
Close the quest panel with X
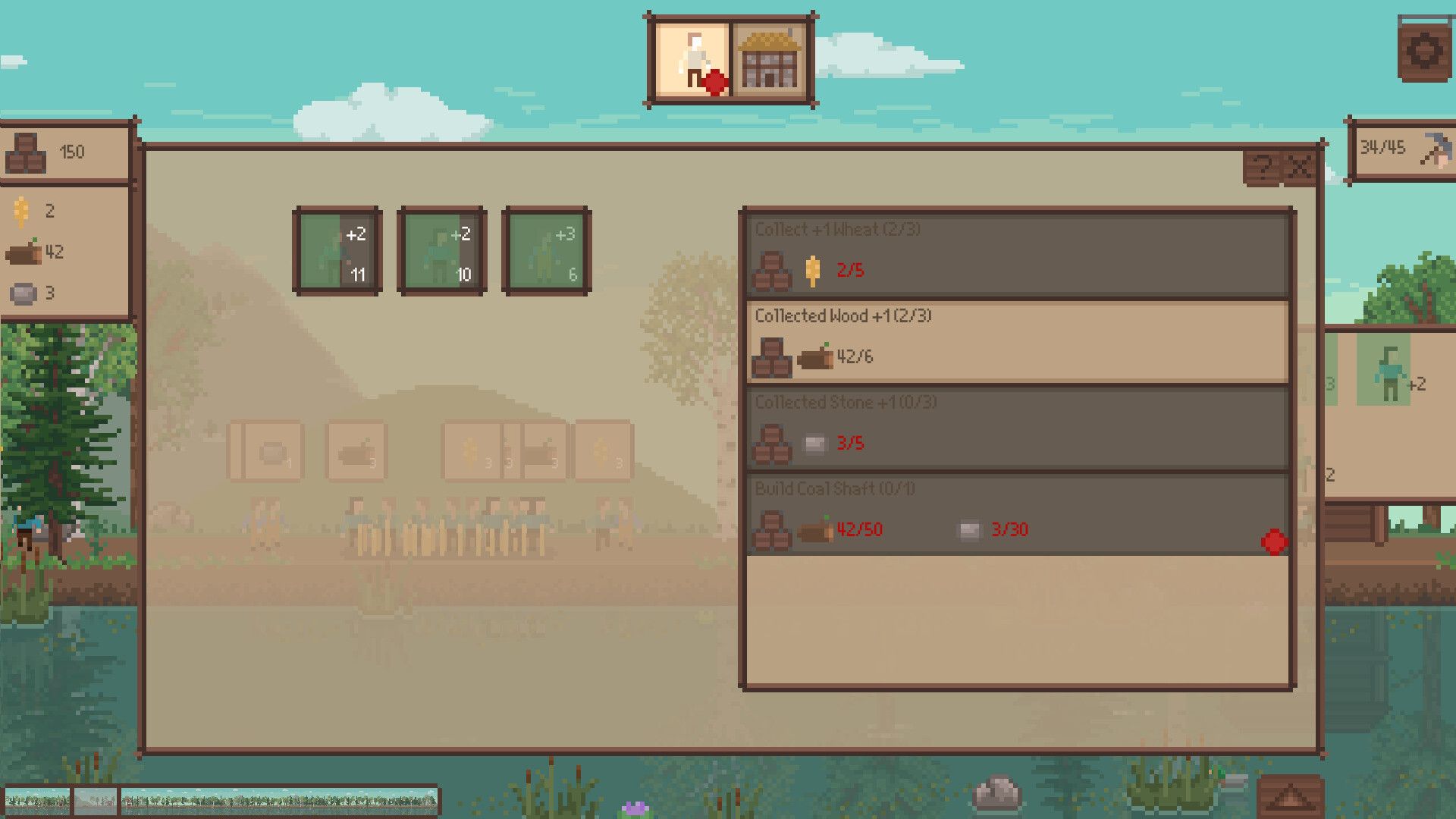click(1300, 167)
